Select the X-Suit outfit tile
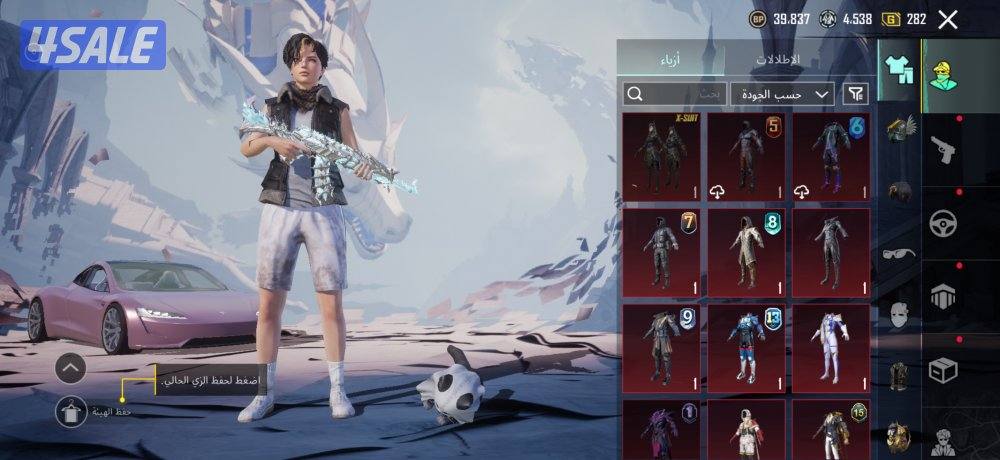Screen dimensions: 1000x460 tap(661, 155)
